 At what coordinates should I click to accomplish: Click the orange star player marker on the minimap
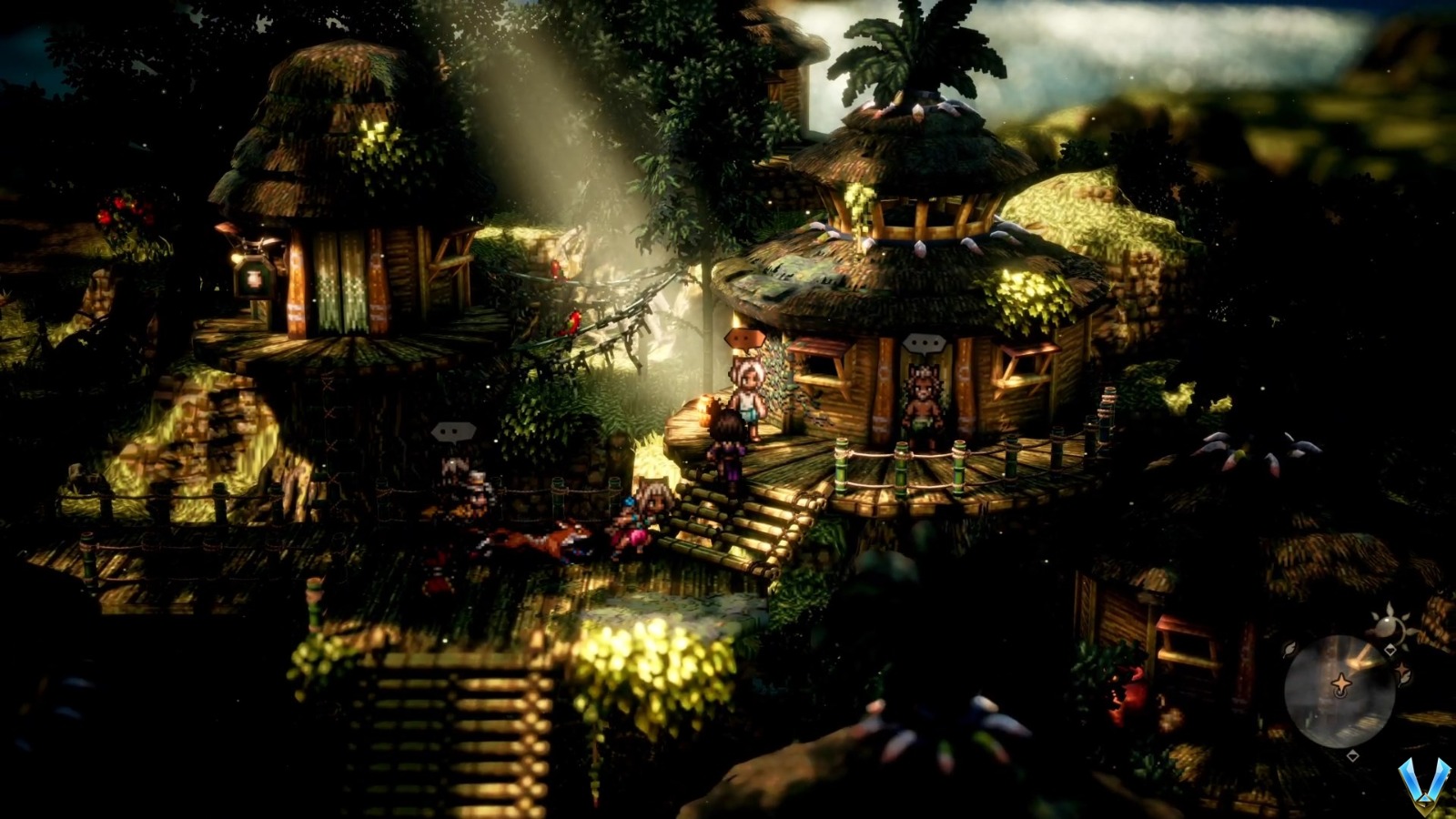tap(1343, 682)
